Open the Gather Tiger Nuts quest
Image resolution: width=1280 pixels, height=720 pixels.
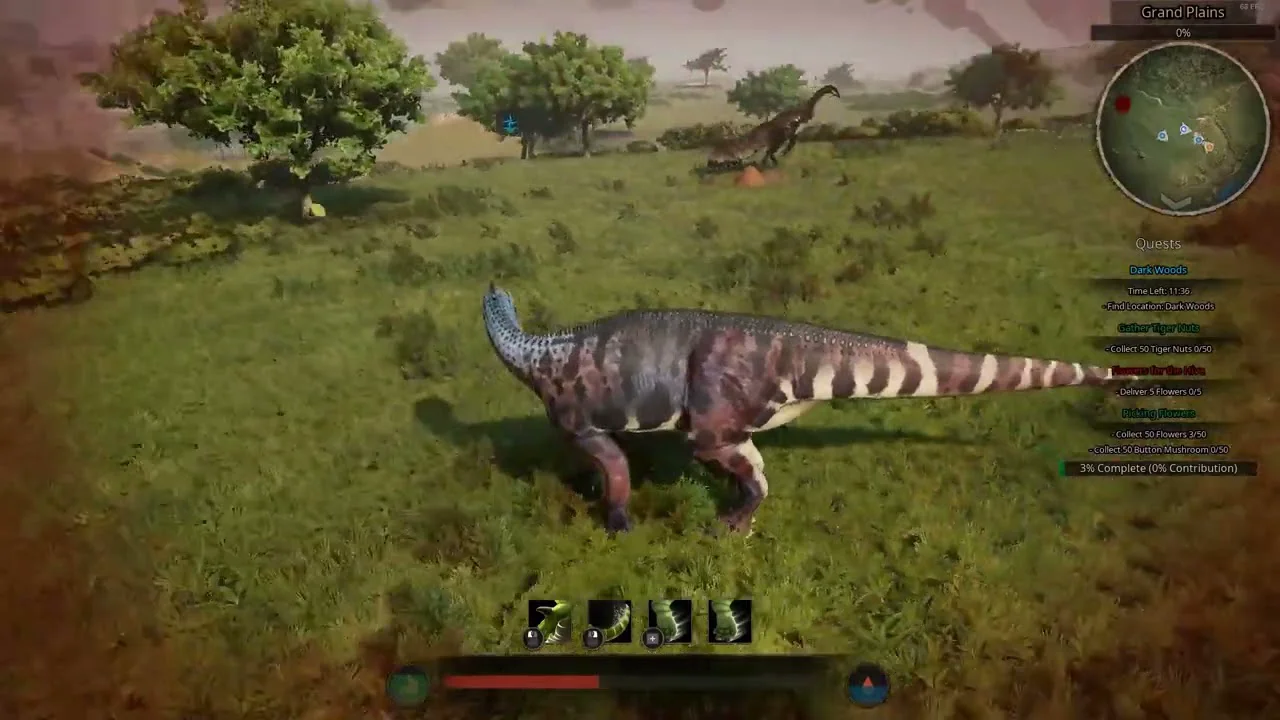click(x=1158, y=328)
